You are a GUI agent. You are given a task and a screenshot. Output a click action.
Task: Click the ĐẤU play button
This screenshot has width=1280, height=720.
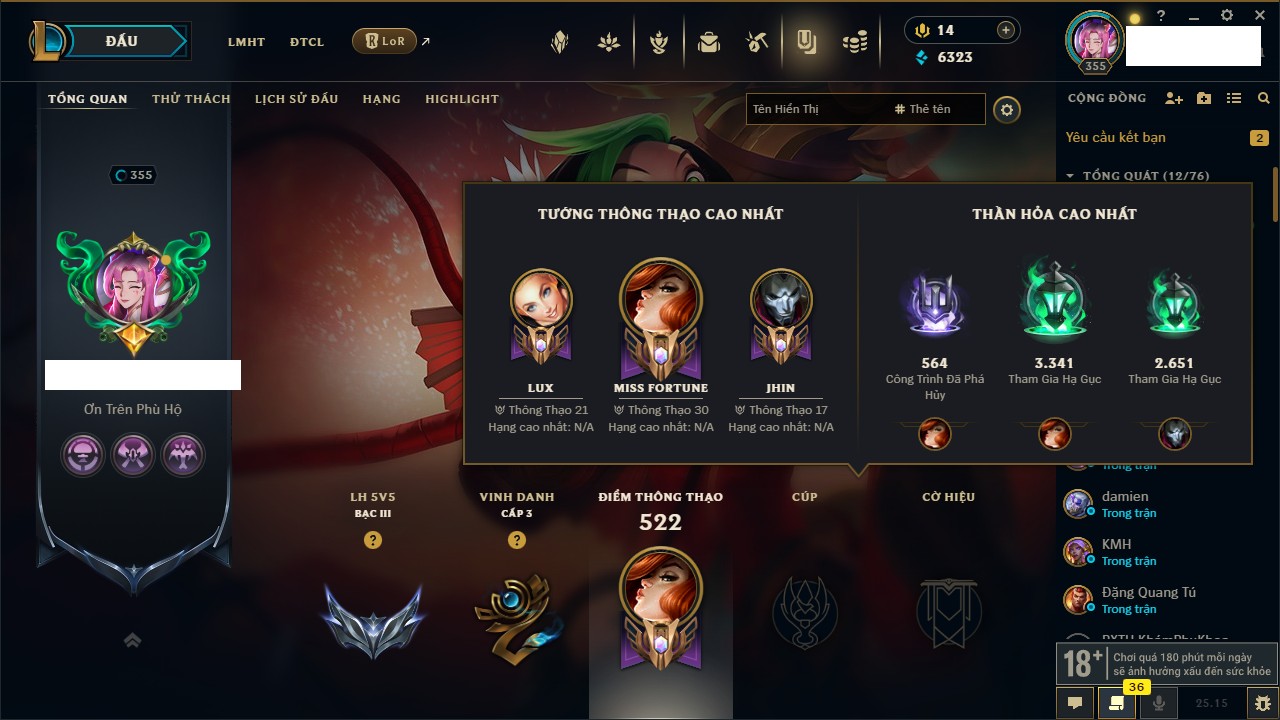tap(121, 41)
